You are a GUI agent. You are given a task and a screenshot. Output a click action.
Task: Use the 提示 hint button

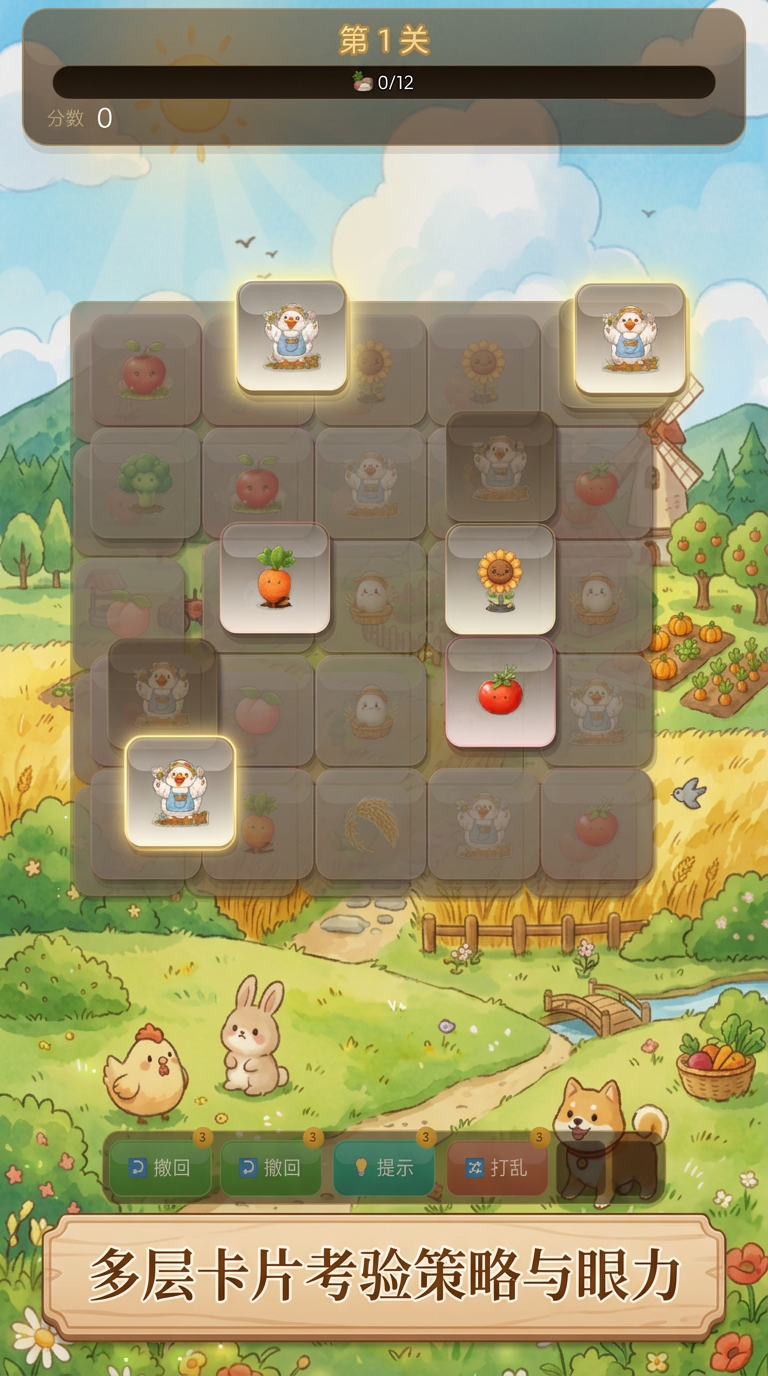point(385,1168)
